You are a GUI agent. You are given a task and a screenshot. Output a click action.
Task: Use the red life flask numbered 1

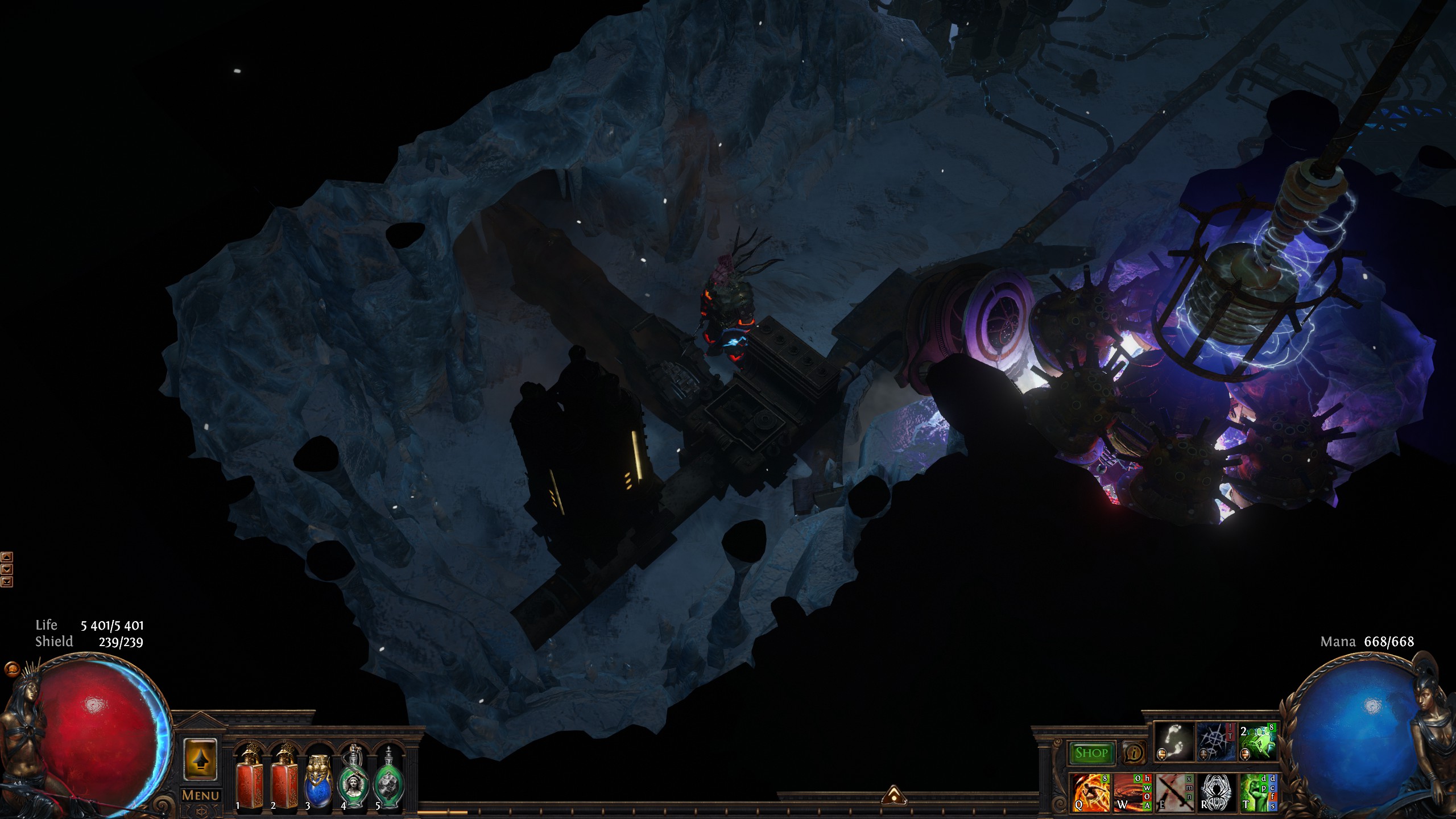click(x=249, y=778)
